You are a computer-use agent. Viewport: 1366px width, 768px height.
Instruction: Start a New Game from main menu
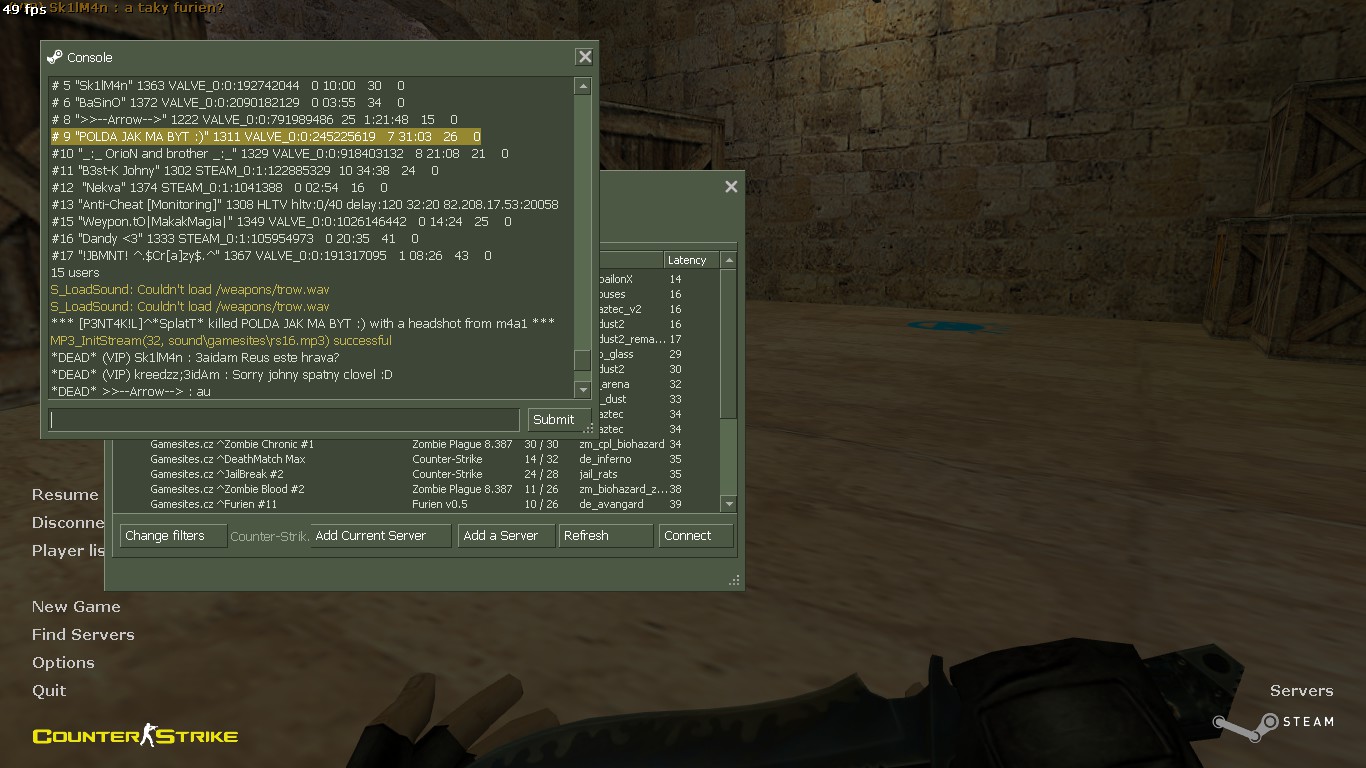76,607
